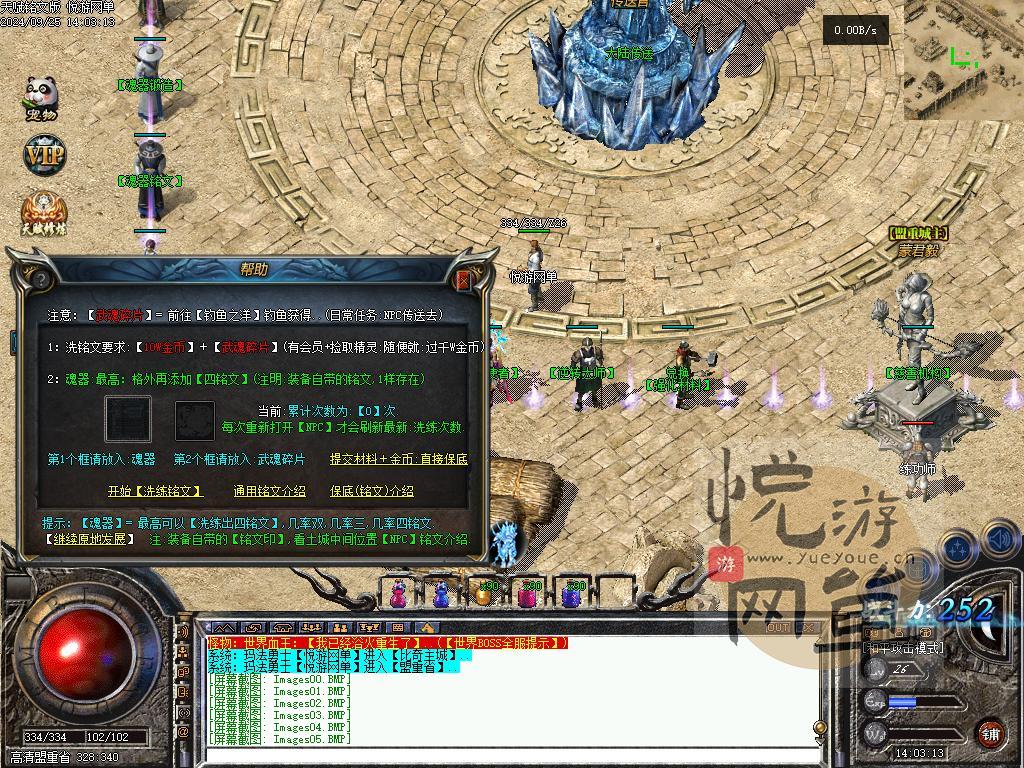The image size is (1024, 768).
Task: Choose 提交材料+金币 直接保底 option
Action: [399, 459]
